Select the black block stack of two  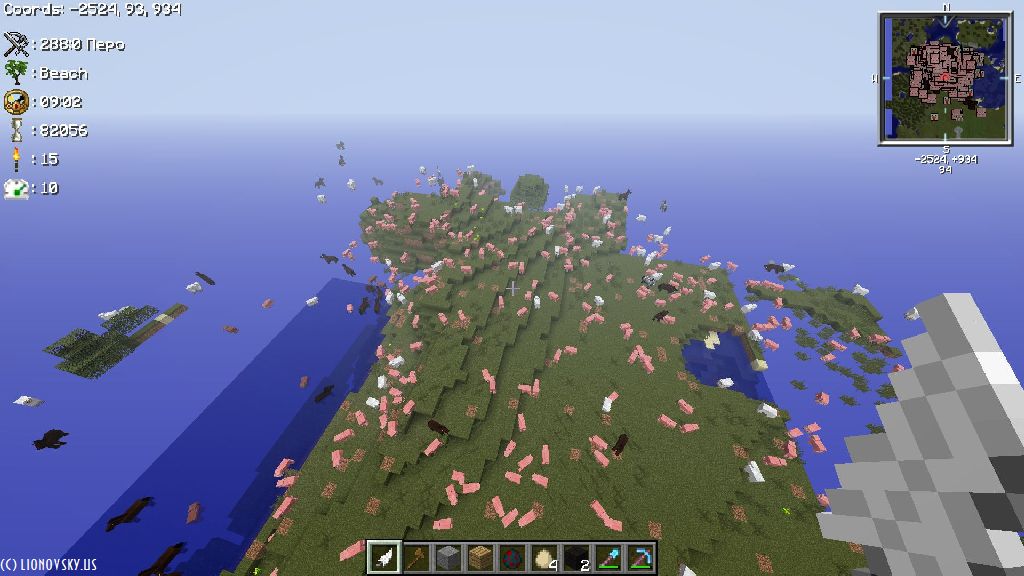(576, 557)
